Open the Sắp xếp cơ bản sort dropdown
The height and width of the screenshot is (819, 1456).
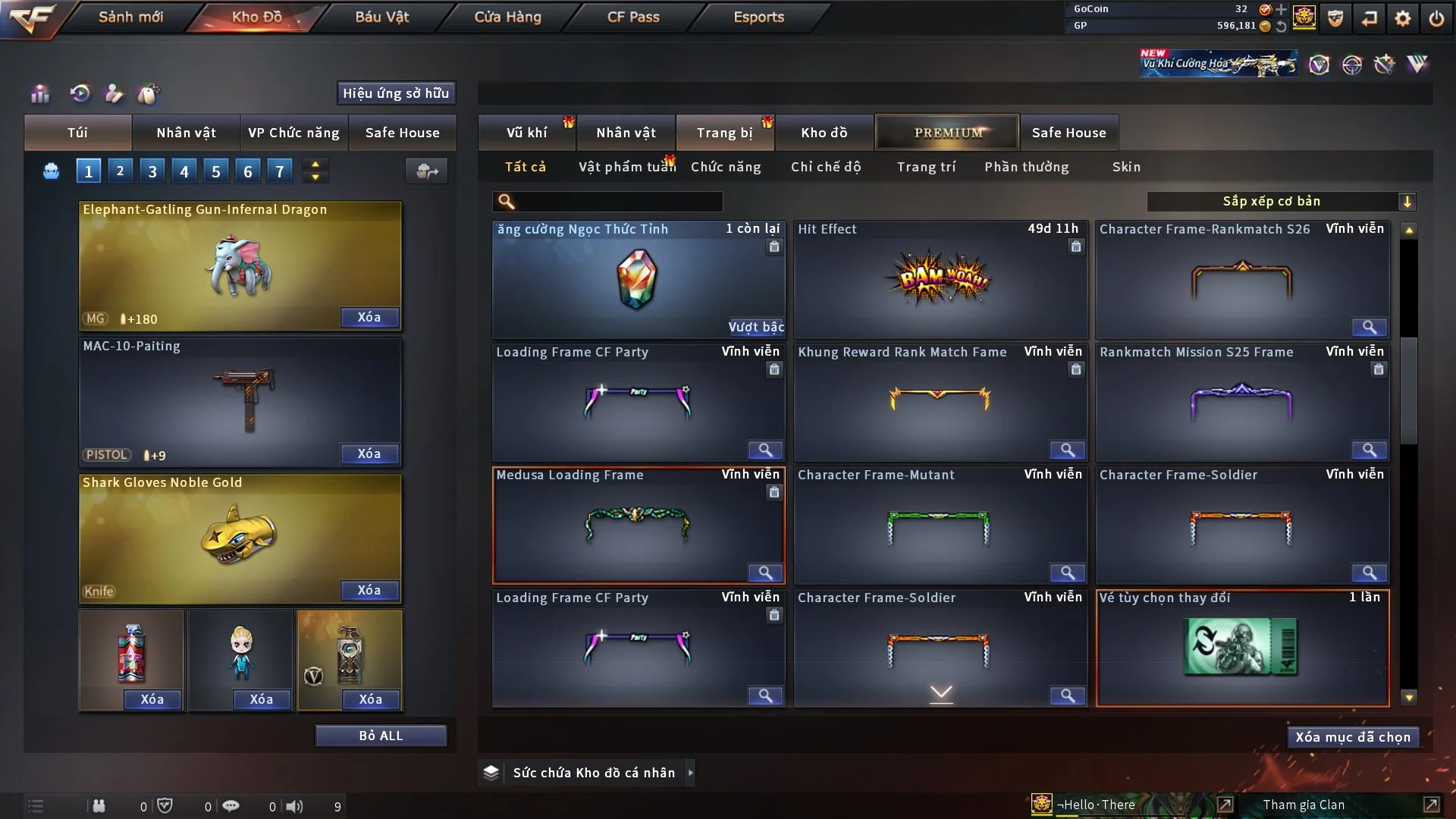pyautogui.click(x=1281, y=202)
